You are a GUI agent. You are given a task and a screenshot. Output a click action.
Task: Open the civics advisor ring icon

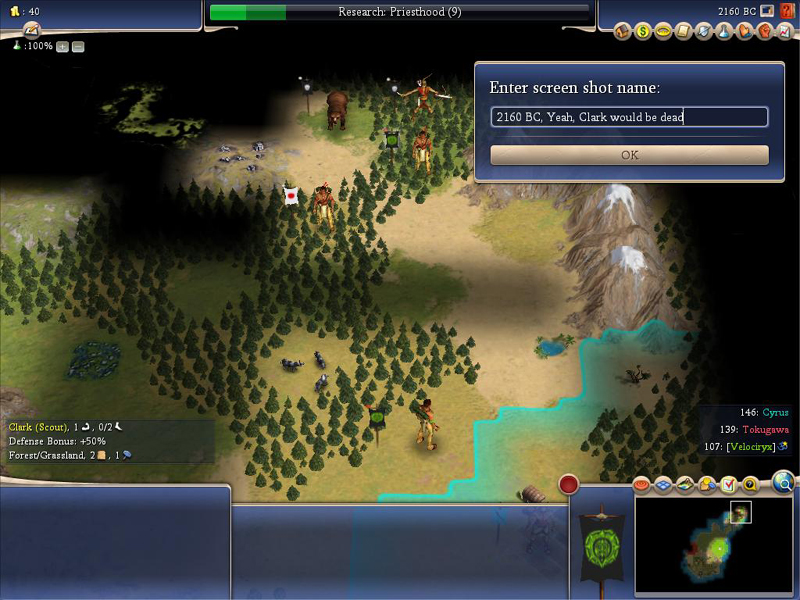tap(662, 32)
